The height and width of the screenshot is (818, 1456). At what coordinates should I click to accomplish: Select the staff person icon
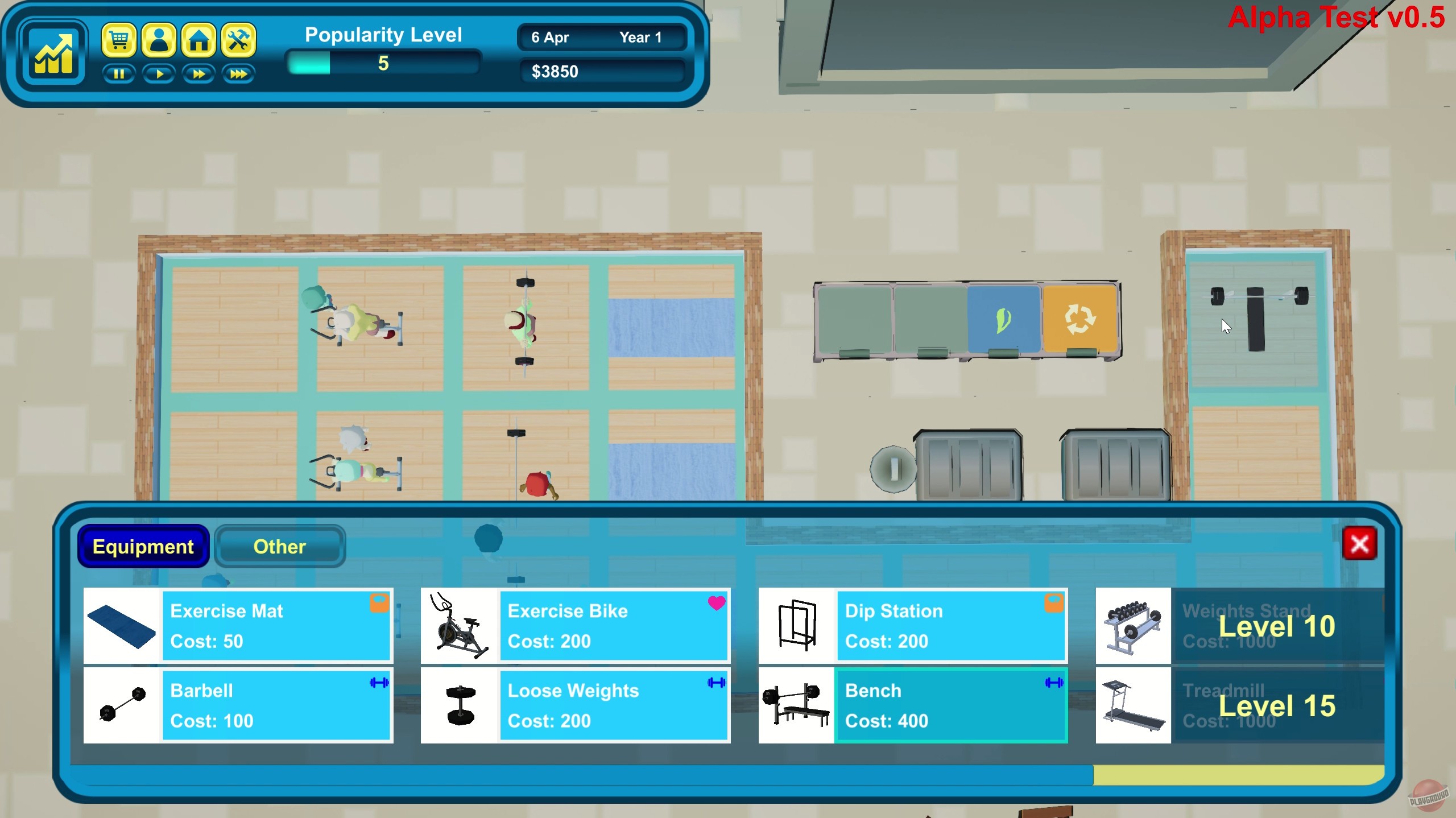159,40
